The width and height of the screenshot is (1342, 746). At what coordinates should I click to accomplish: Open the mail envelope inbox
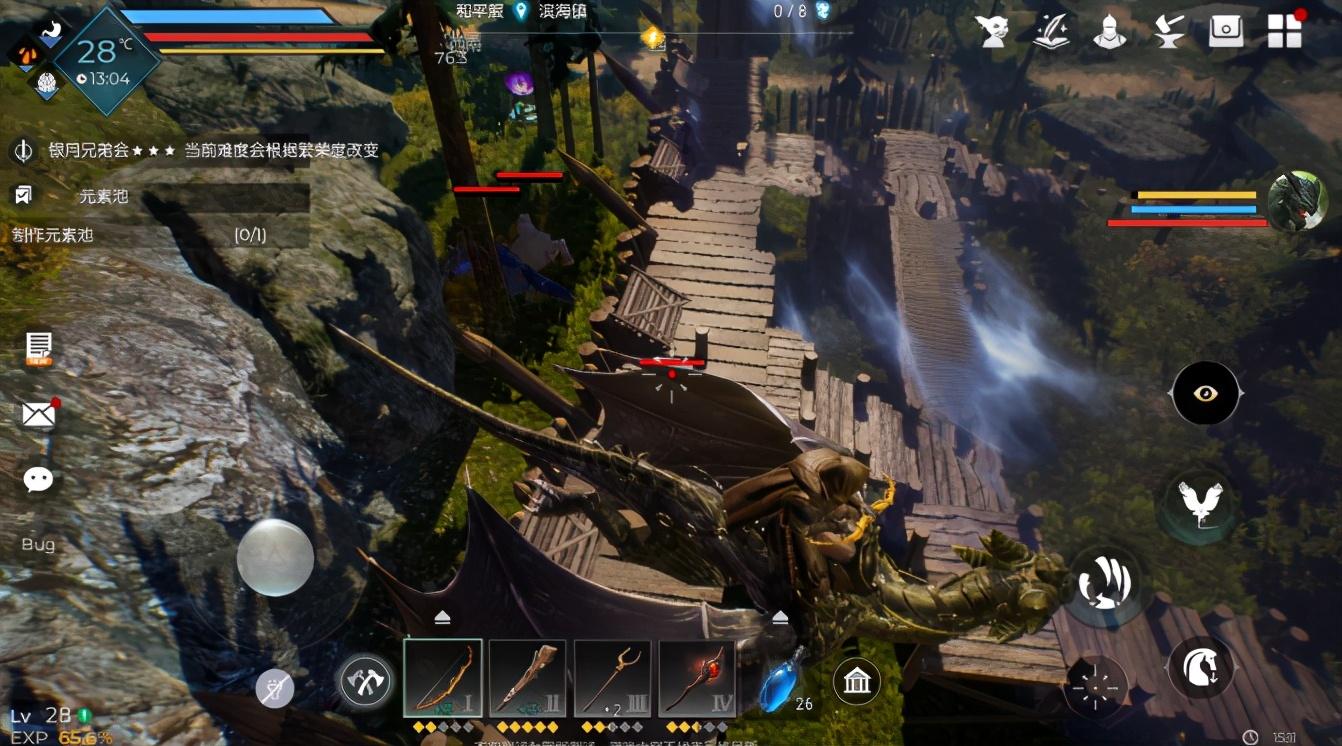click(x=39, y=414)
